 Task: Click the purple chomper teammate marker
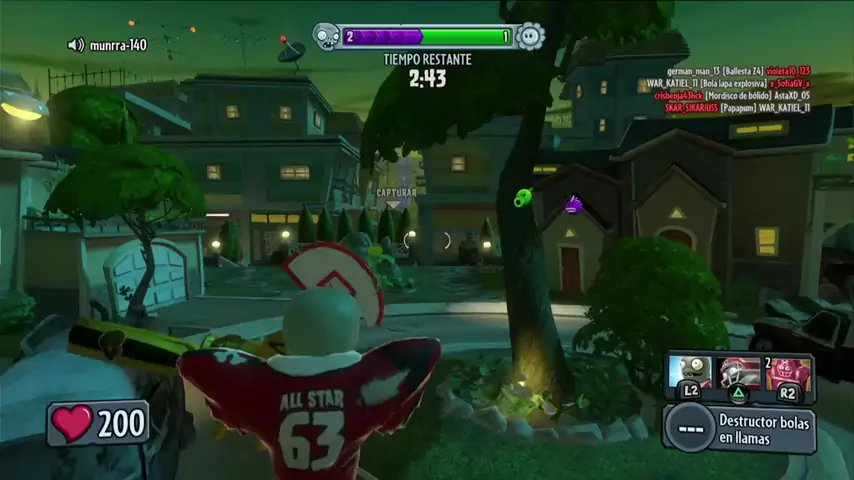573,206
